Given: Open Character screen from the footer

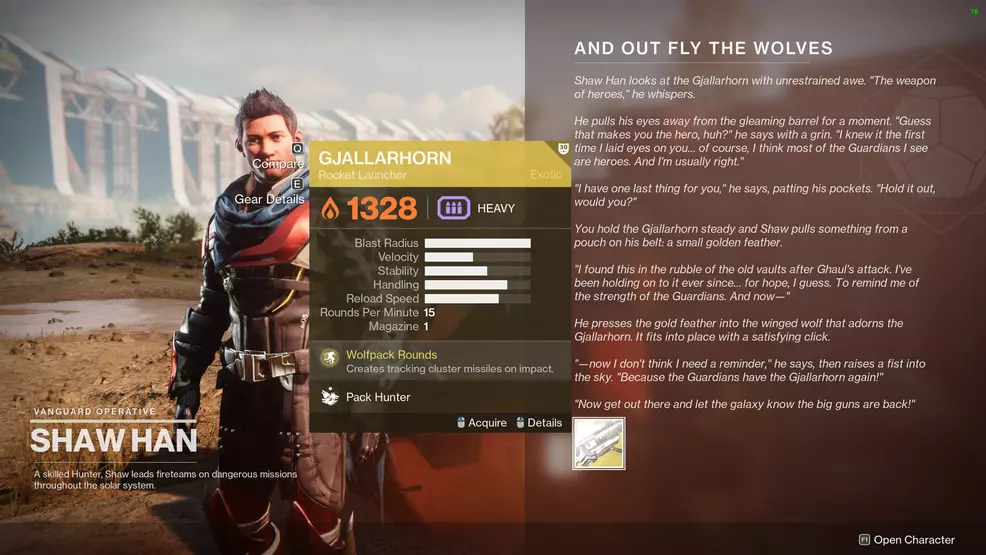Looking at the screenshot, I should (x=907, y=540).
